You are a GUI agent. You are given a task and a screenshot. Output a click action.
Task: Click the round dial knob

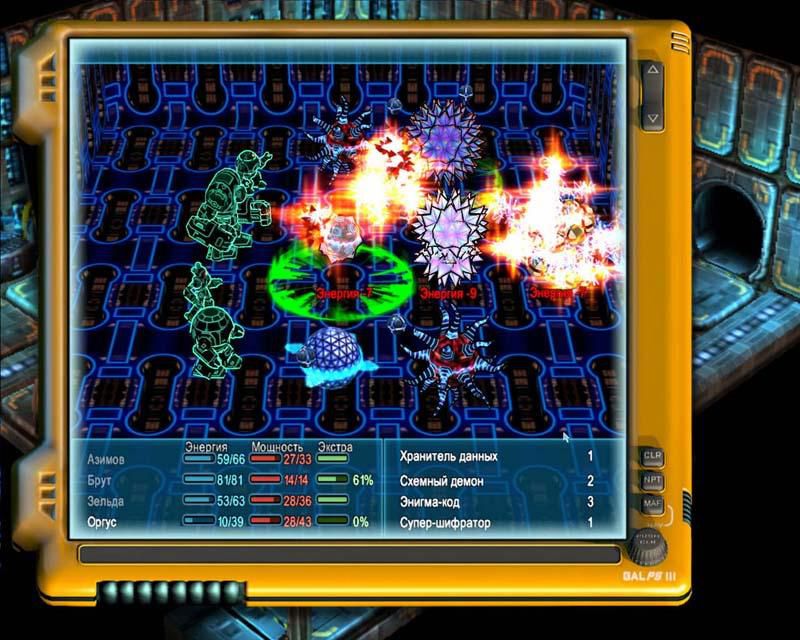point(650,548)
